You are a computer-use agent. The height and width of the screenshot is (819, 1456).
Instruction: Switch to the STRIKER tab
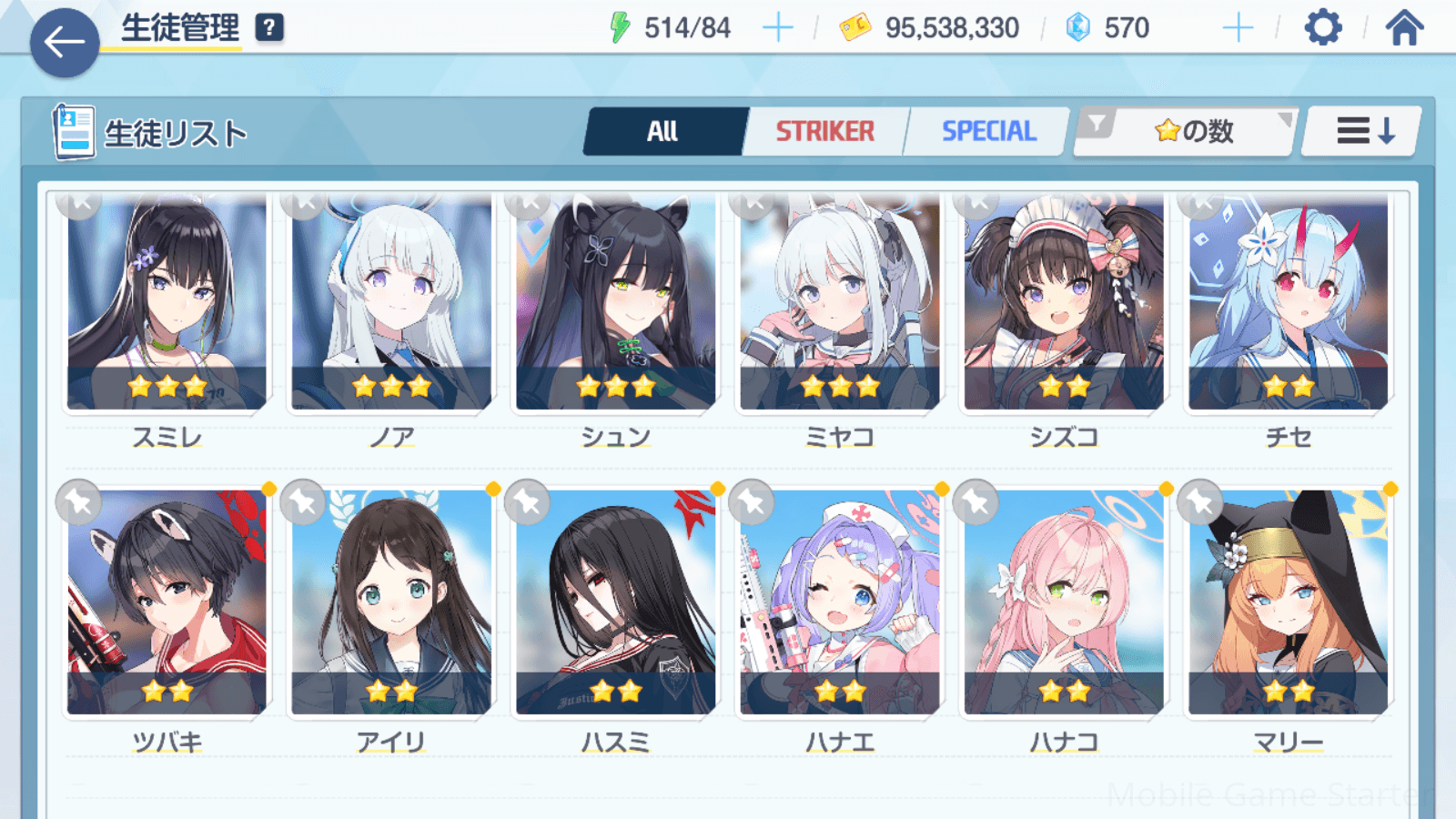point(824,132)
